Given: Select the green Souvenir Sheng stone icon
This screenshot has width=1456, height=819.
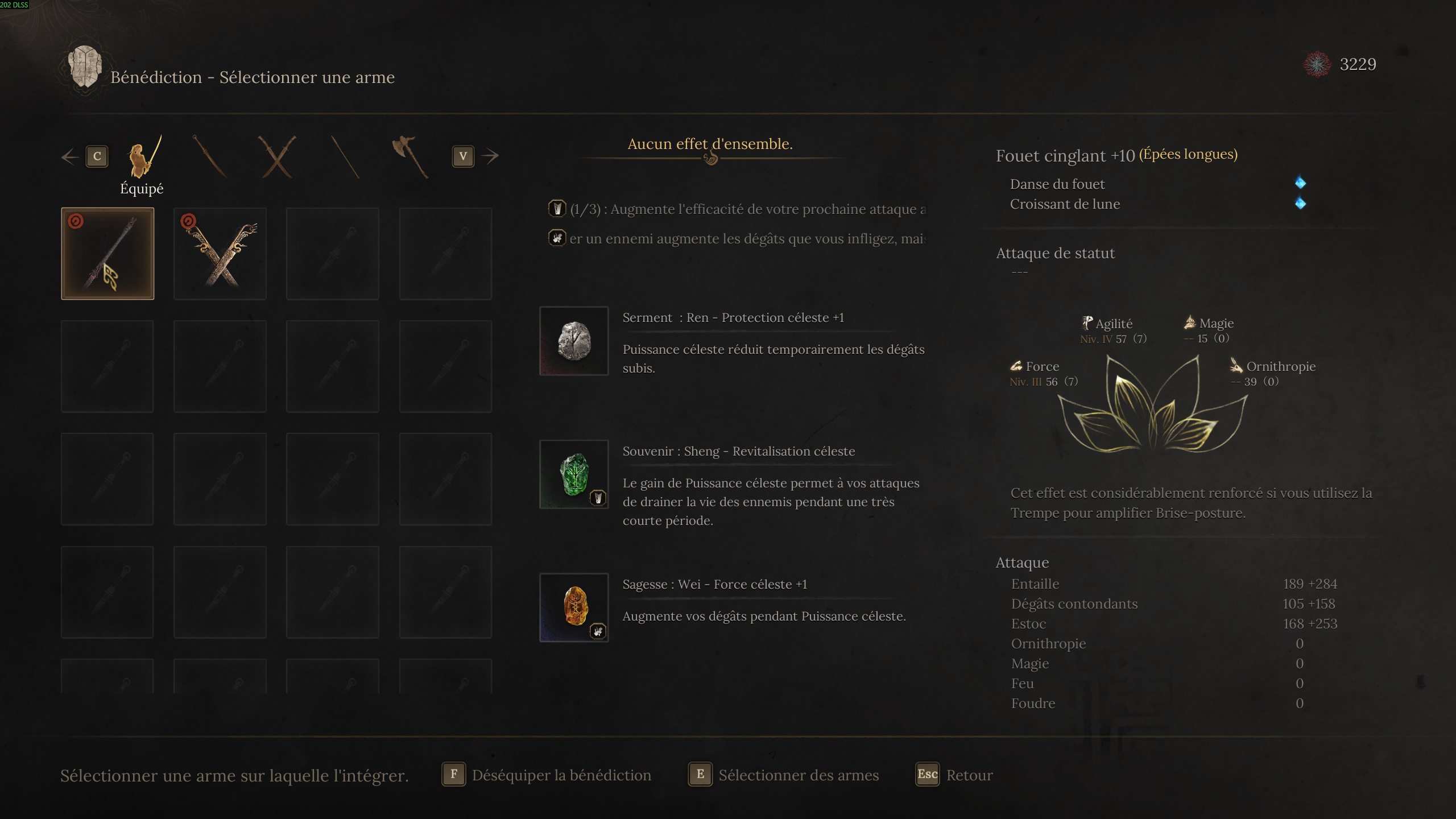Looking at the screenshot, I should (574, 474).
